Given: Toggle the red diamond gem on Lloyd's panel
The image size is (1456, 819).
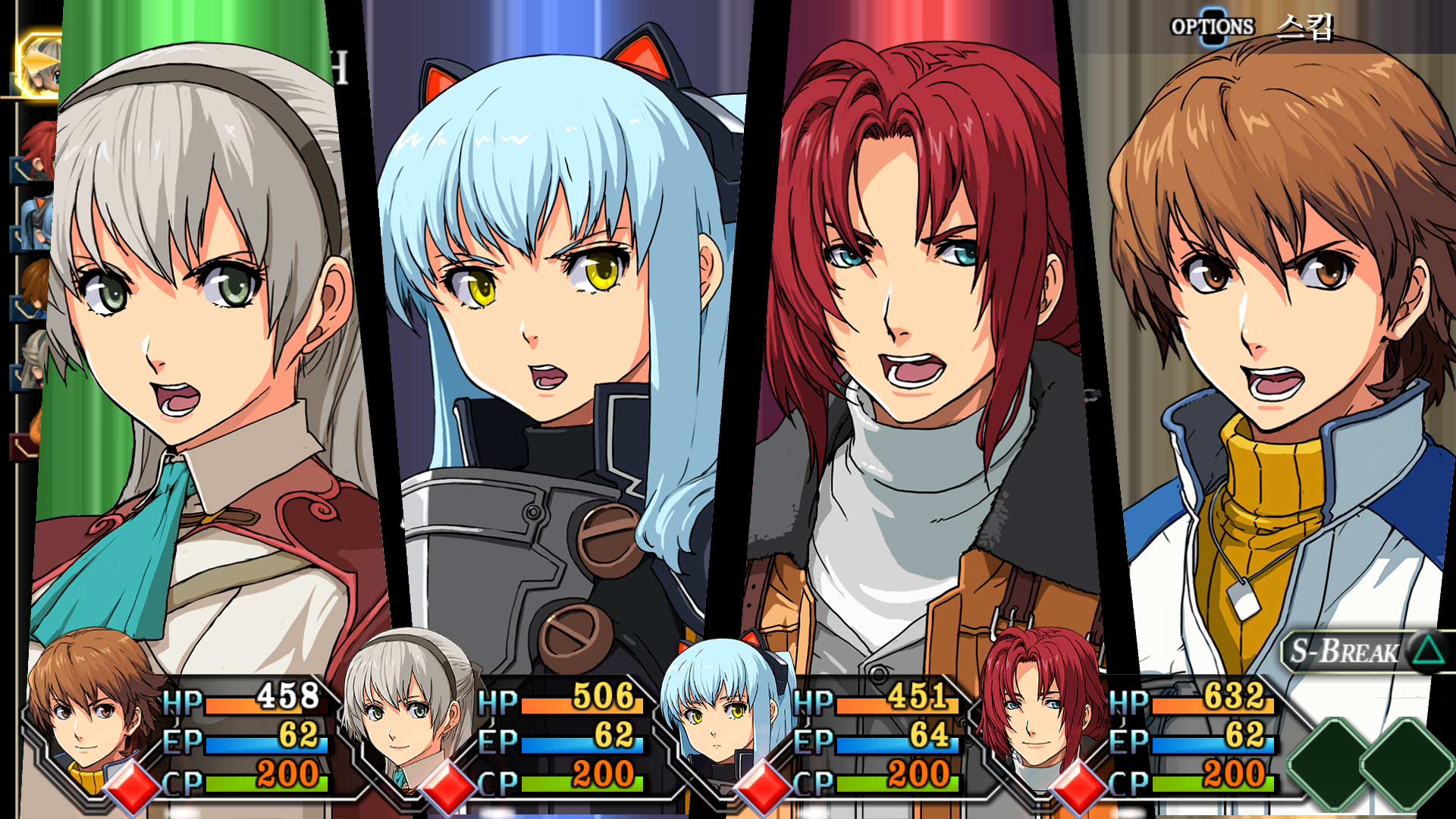Looking at the screenshot, I should tap(133, 786).
